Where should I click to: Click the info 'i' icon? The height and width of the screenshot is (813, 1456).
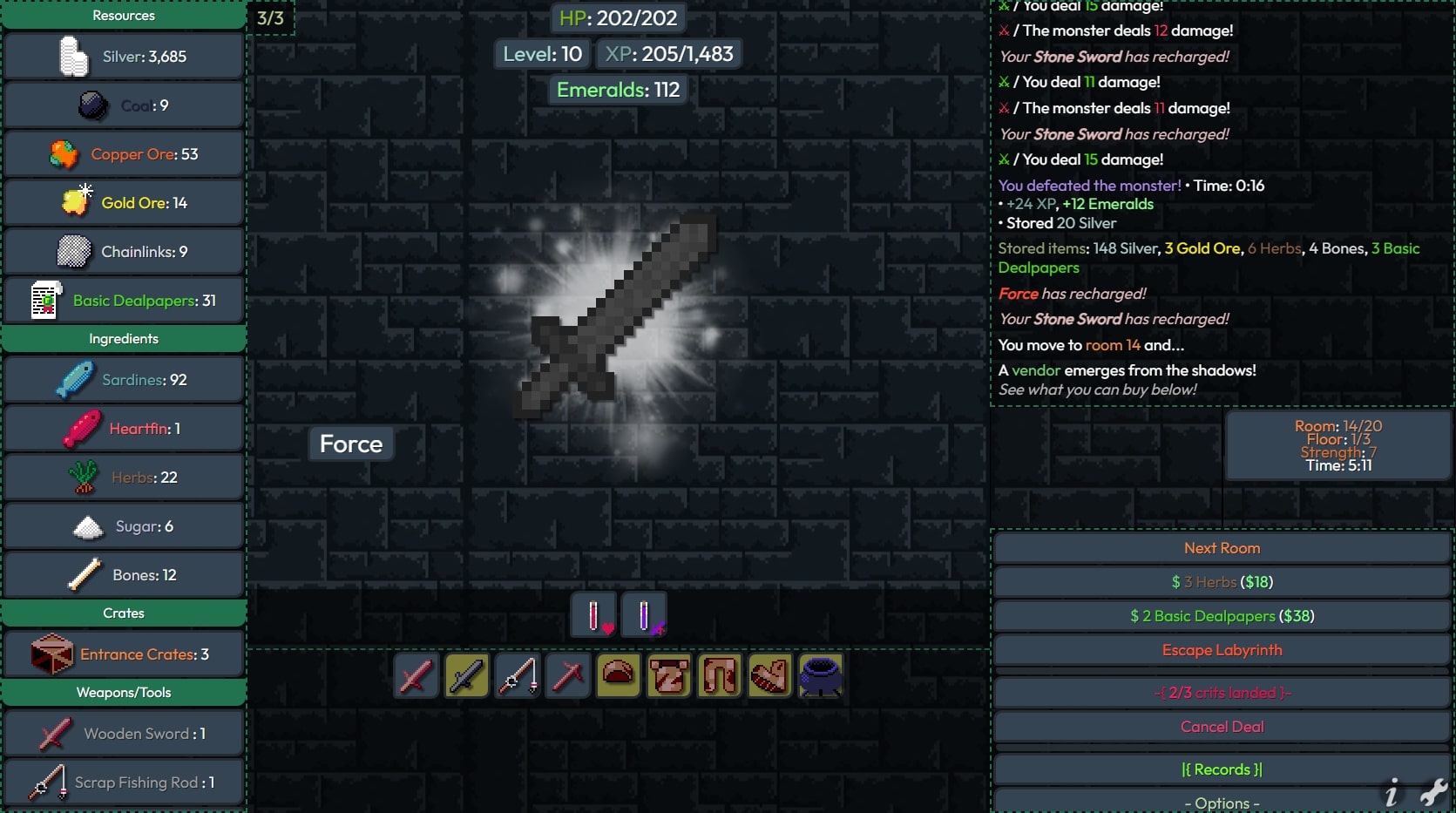pyautogui.click(x=1392, y=793)
